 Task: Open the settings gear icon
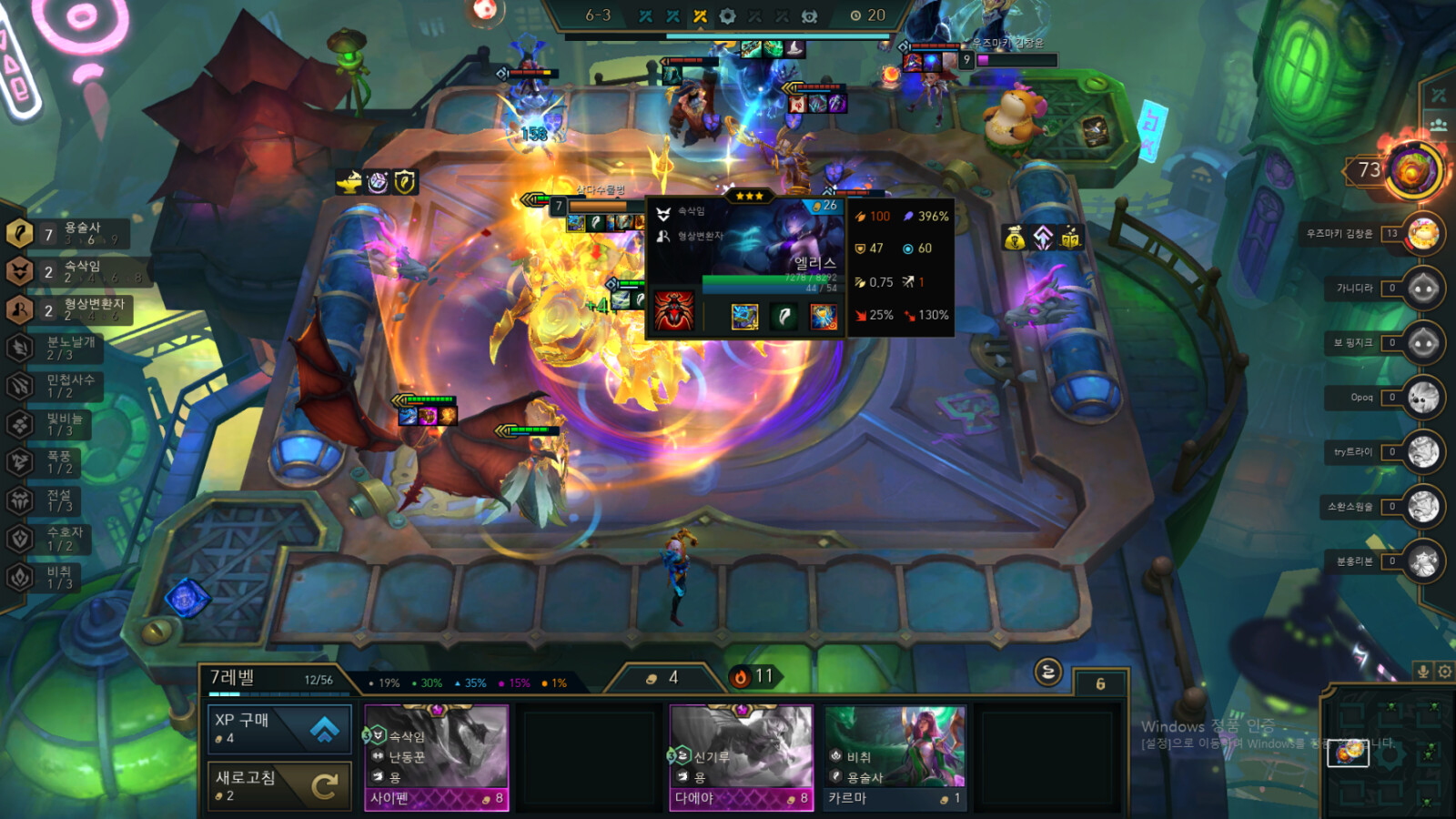coord(1444,672)
